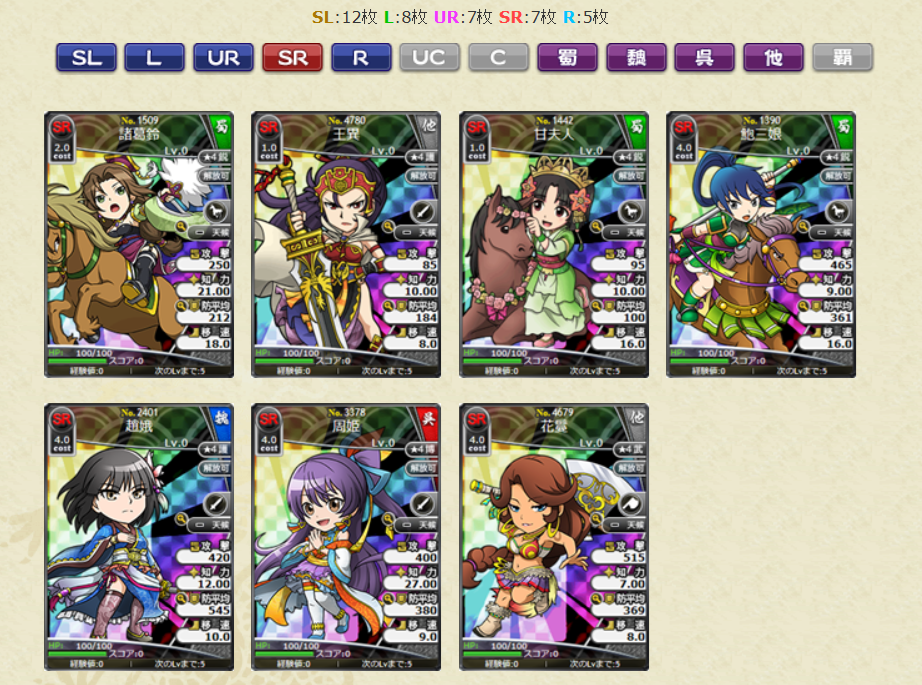The image size is (922, 685).
Task: Select the grey C rarity filter
Action: (498, 58)
